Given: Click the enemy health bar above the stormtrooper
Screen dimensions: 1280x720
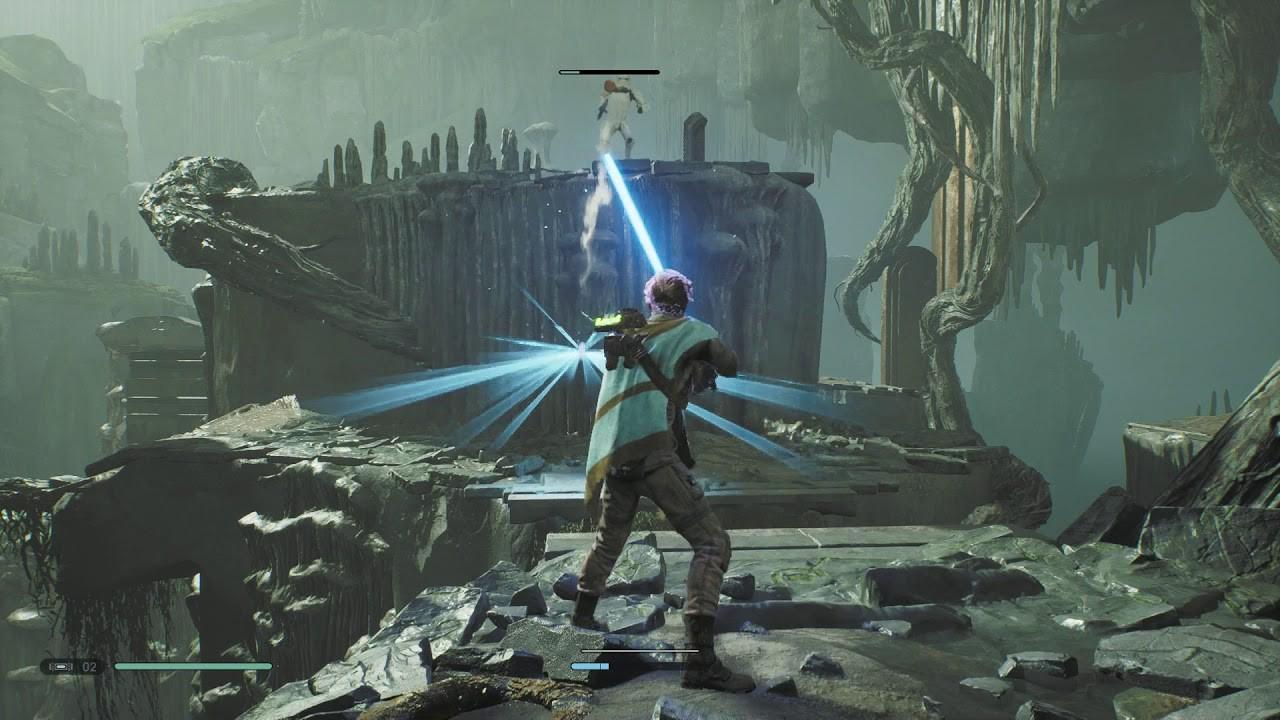Looking at the screenshot, I should 610,71.
